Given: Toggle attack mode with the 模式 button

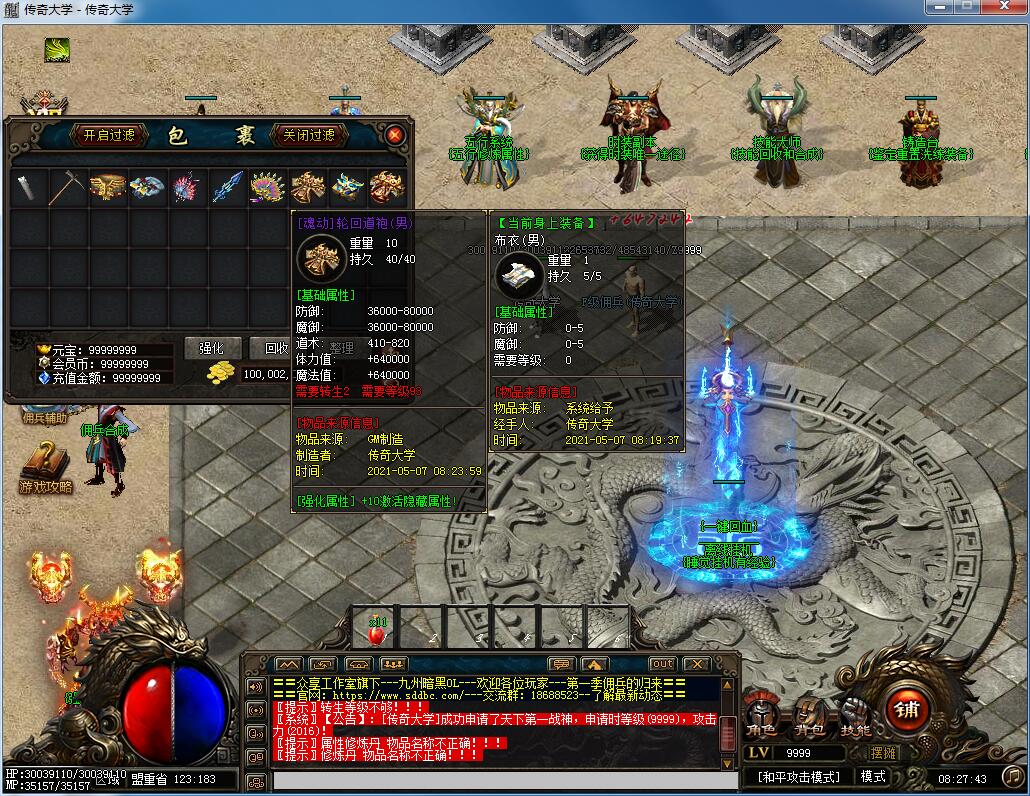Looking at the screenshot, I should pos(873,776).
